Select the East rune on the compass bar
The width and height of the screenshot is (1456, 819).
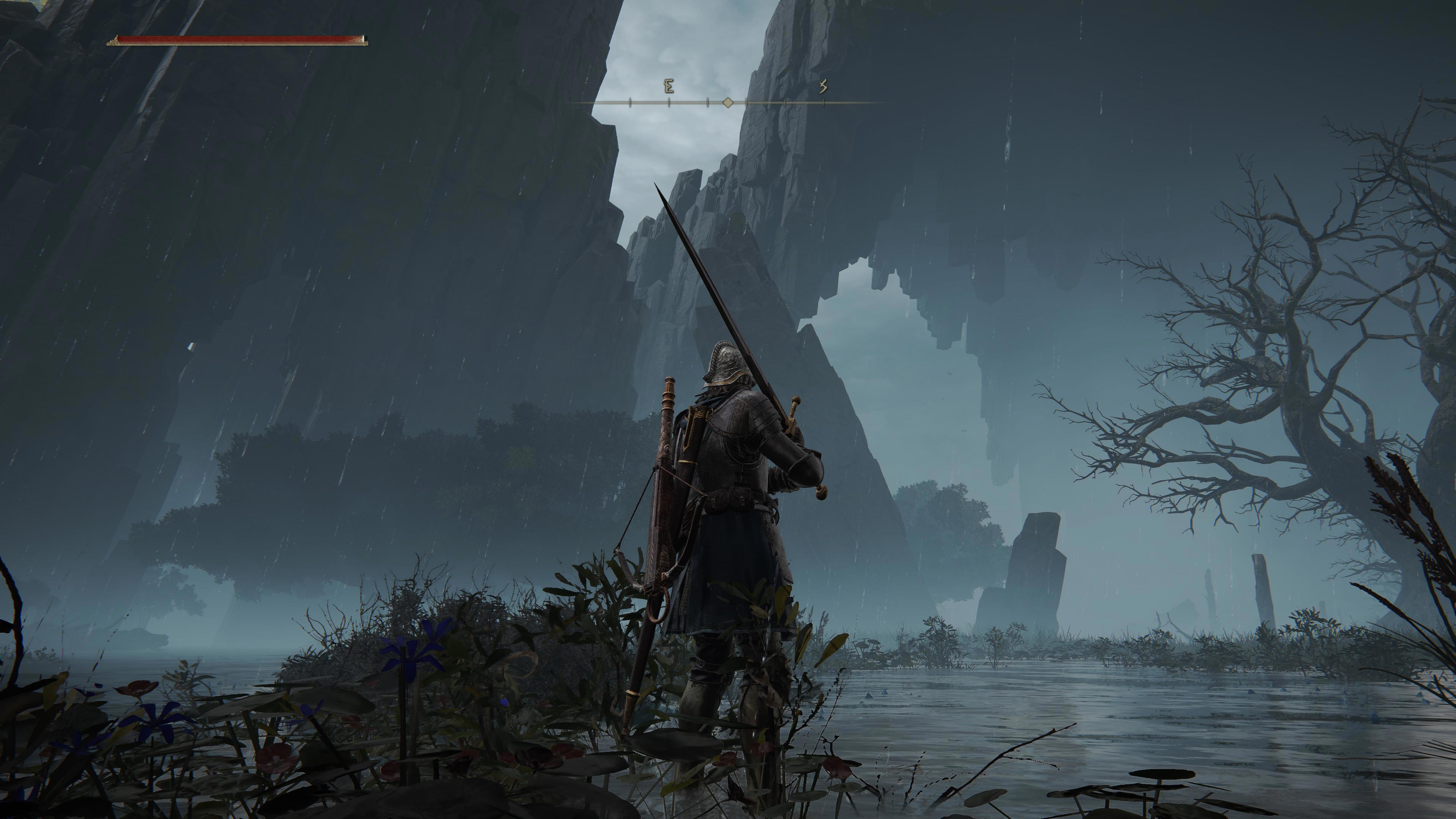tap(669, 86)
